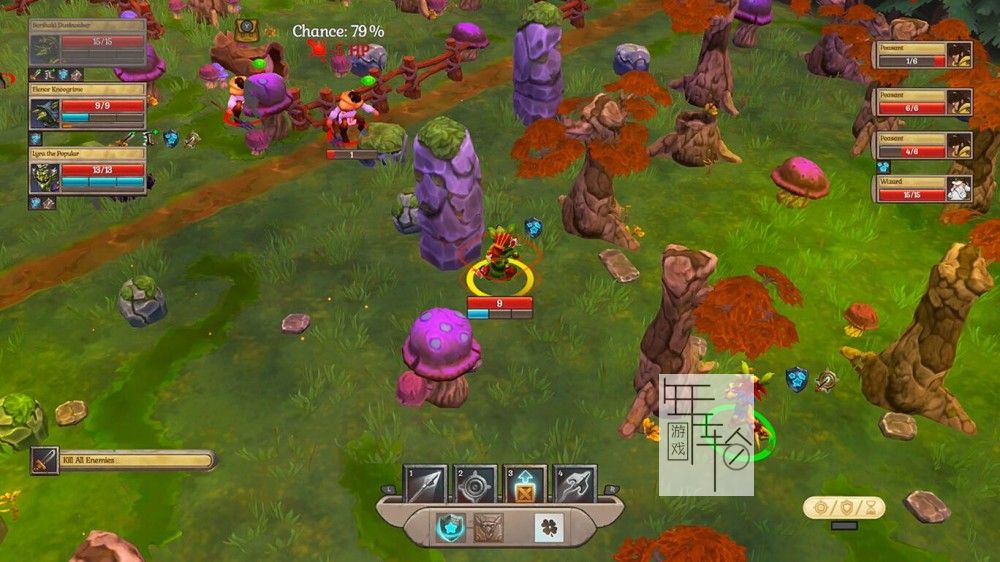Open the Kill All Enemies objective

pos(124,460)
